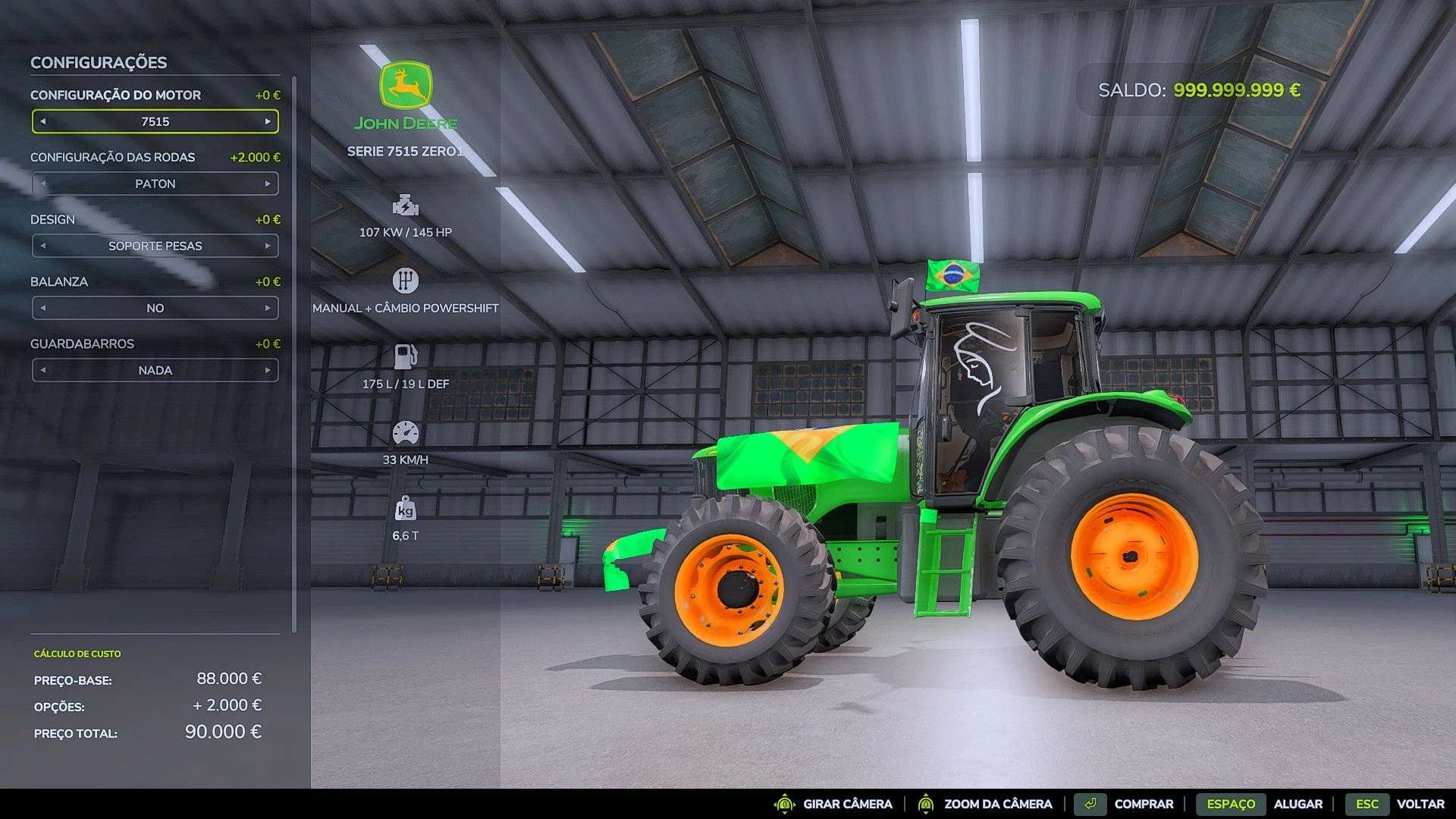1456x819 pixels.
Task: Select next engine configuration after 7515
Action: 268,121
